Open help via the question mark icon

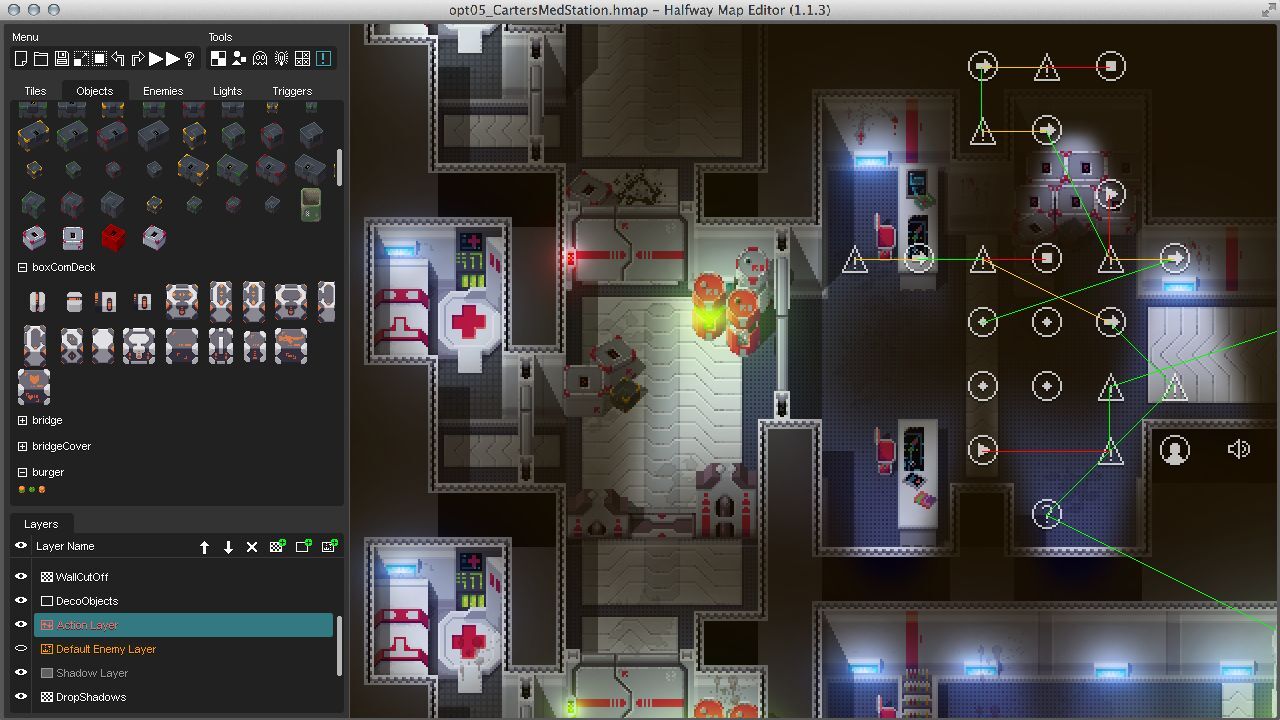[x=190, y=58]
